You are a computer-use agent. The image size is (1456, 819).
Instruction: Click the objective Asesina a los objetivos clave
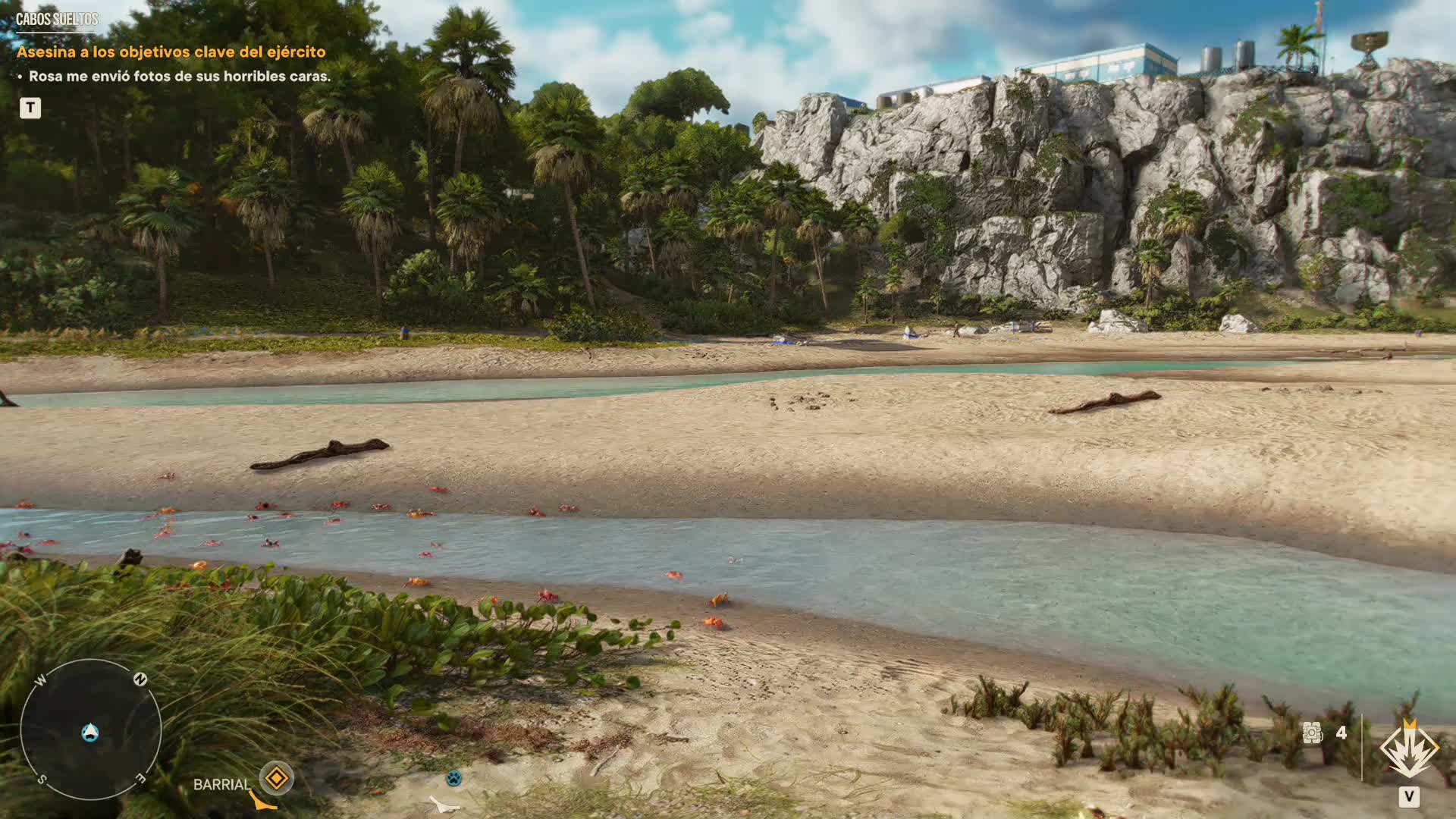coord(172,52)
